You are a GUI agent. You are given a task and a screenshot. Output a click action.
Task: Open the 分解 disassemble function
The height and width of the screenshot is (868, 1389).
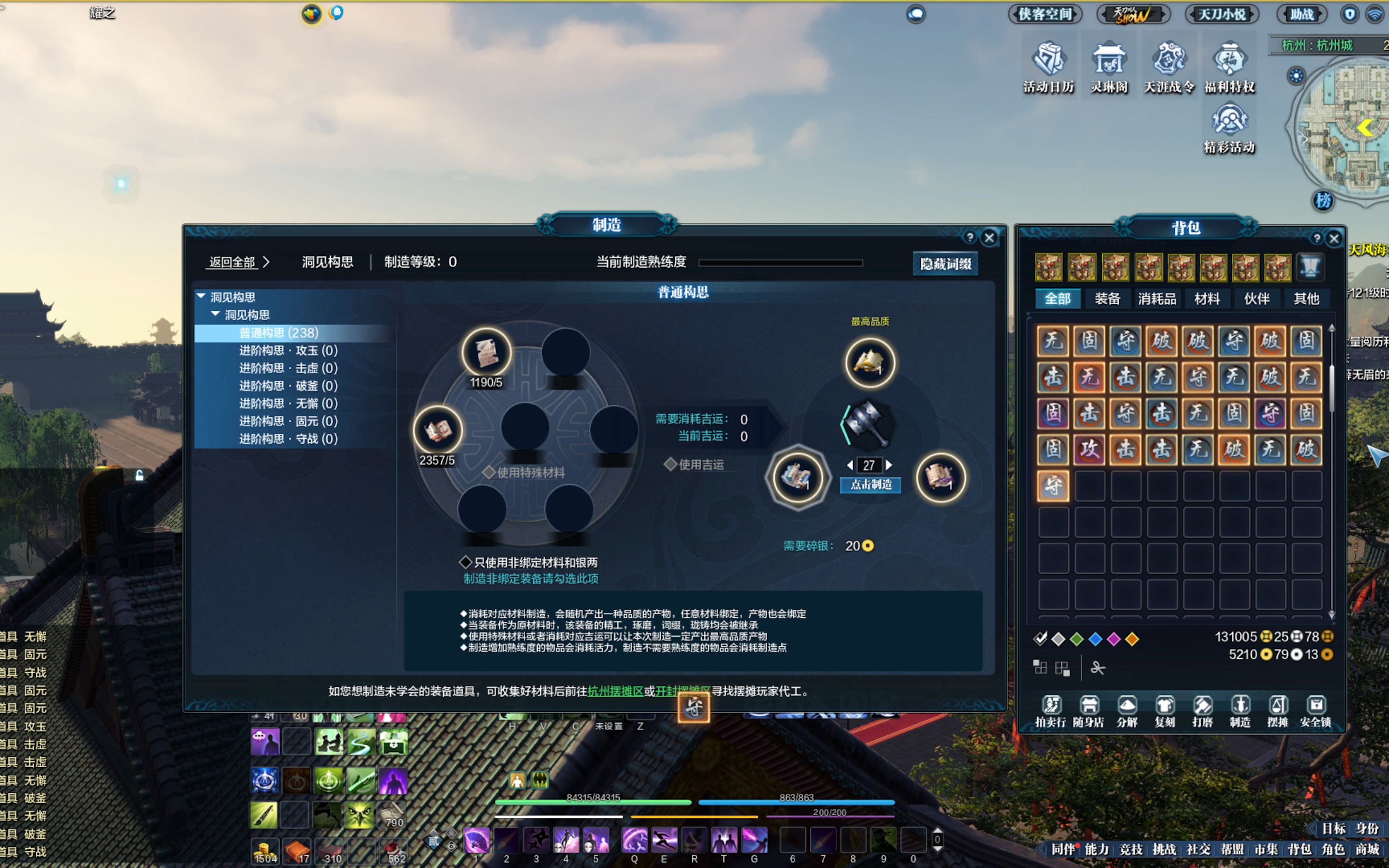1127,711
